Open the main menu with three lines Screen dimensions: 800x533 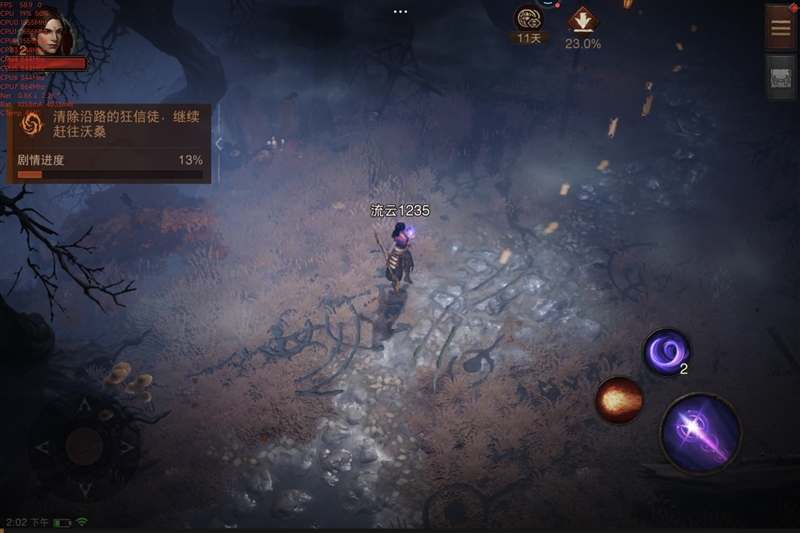point(781,27)
